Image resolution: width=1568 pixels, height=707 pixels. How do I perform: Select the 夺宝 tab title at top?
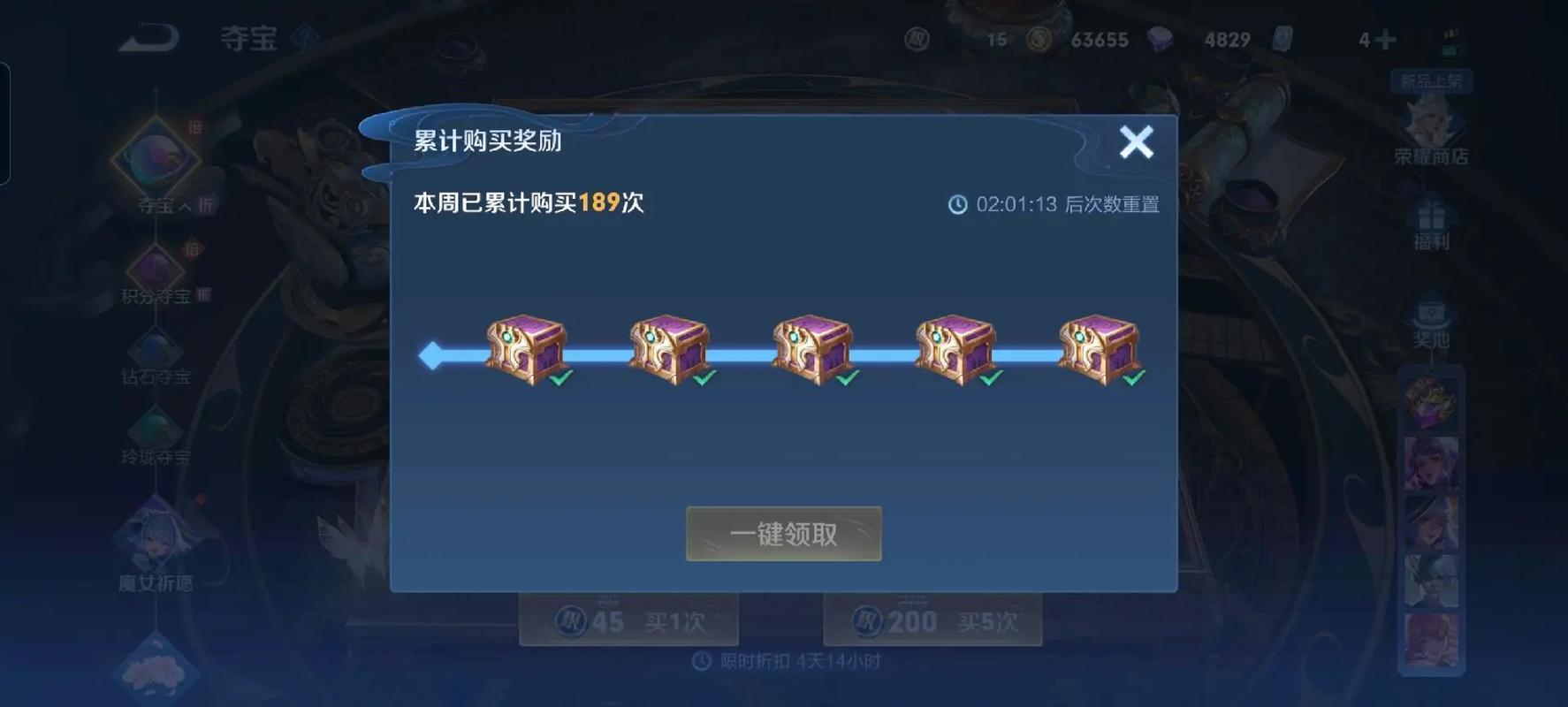coord(252,39)
